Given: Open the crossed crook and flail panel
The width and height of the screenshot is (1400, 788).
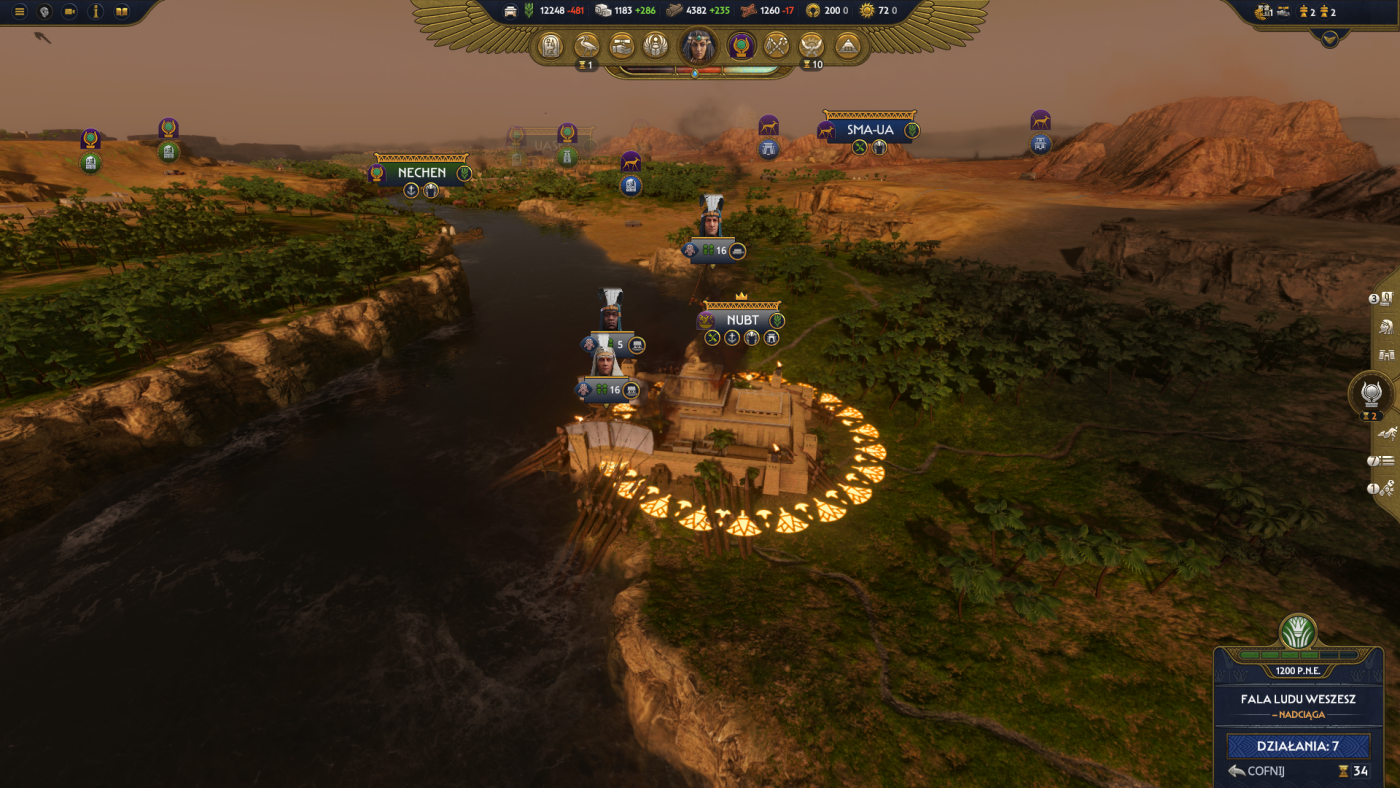Looking at the screenshot, I should pyautogui.click(x=777, y=46).
